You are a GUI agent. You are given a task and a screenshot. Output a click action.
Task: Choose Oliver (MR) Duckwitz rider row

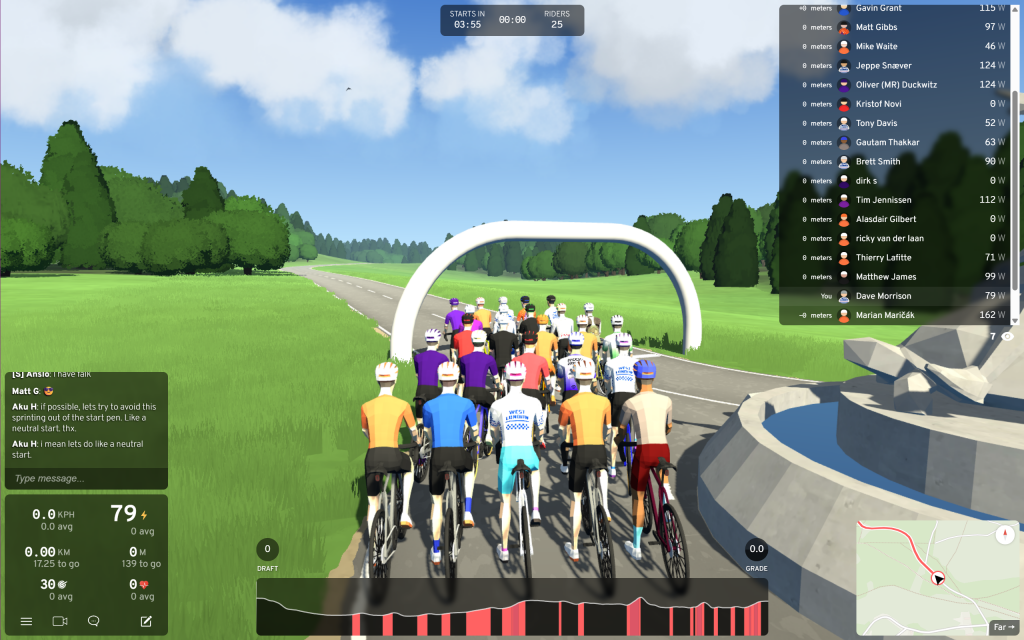point(900,85)
